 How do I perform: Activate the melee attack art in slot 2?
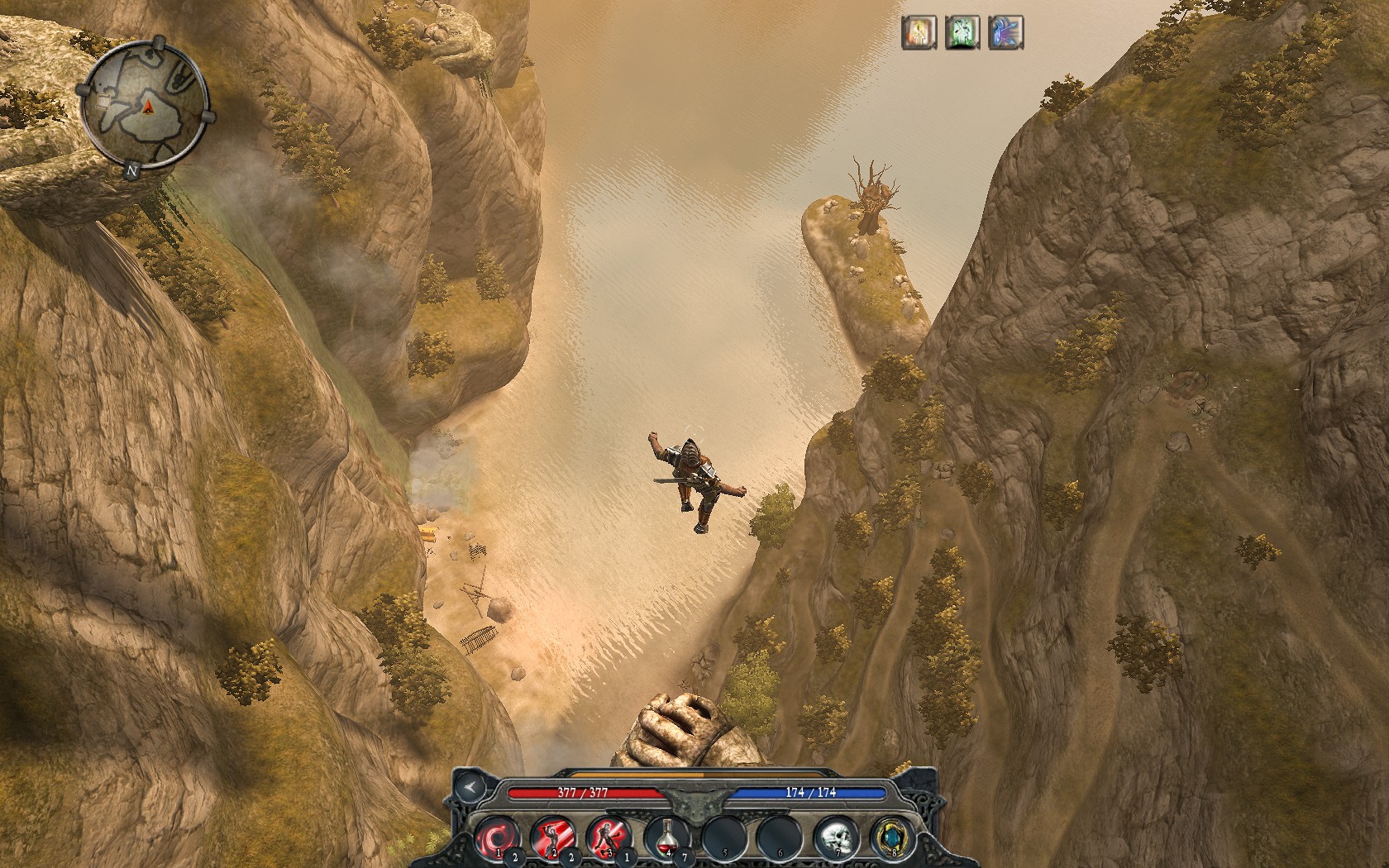point(554,835)
